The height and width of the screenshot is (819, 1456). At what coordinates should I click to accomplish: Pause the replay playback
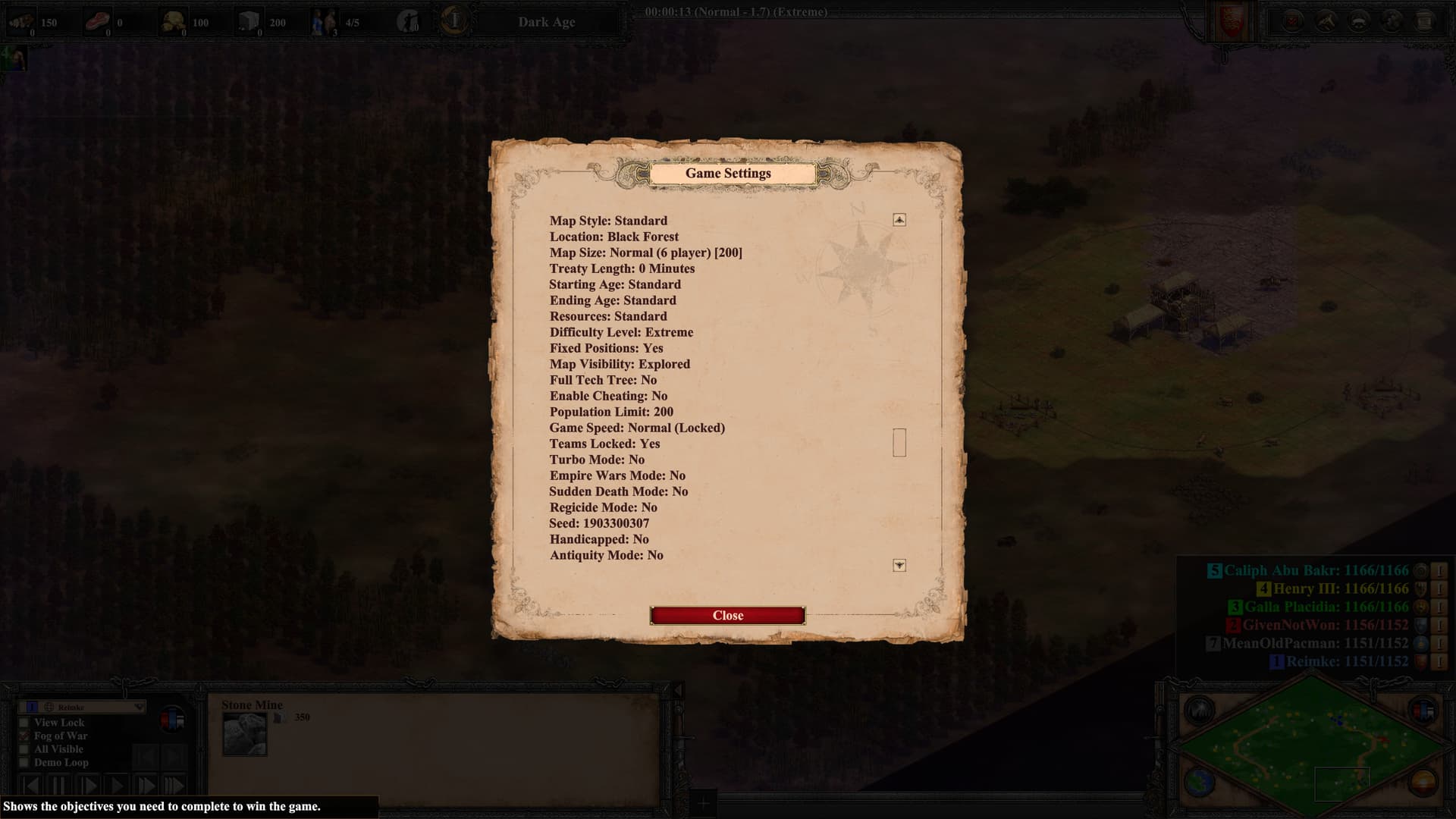pos(58,786)
